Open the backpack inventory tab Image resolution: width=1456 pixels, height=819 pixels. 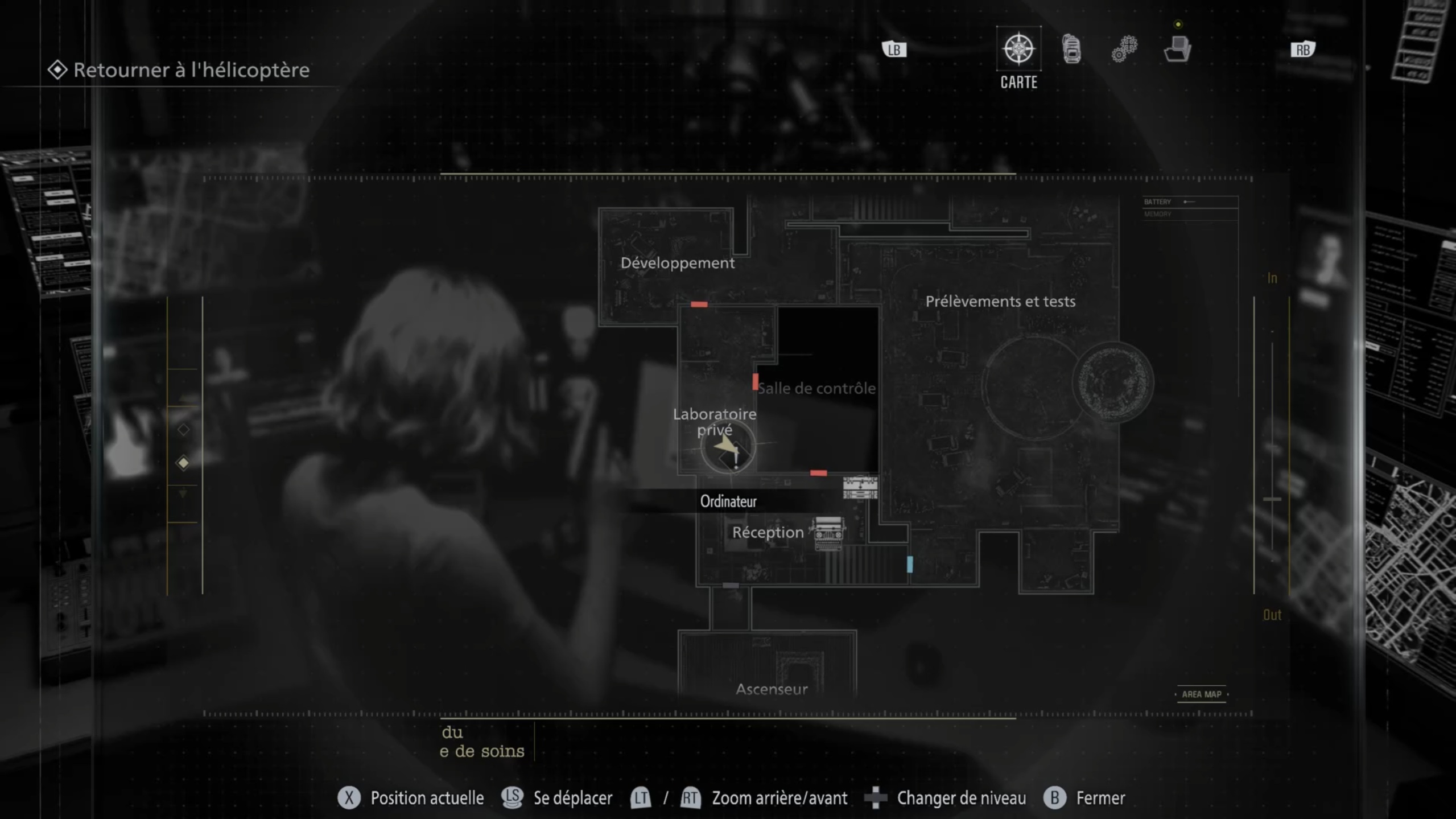(x=1071, y=50)
